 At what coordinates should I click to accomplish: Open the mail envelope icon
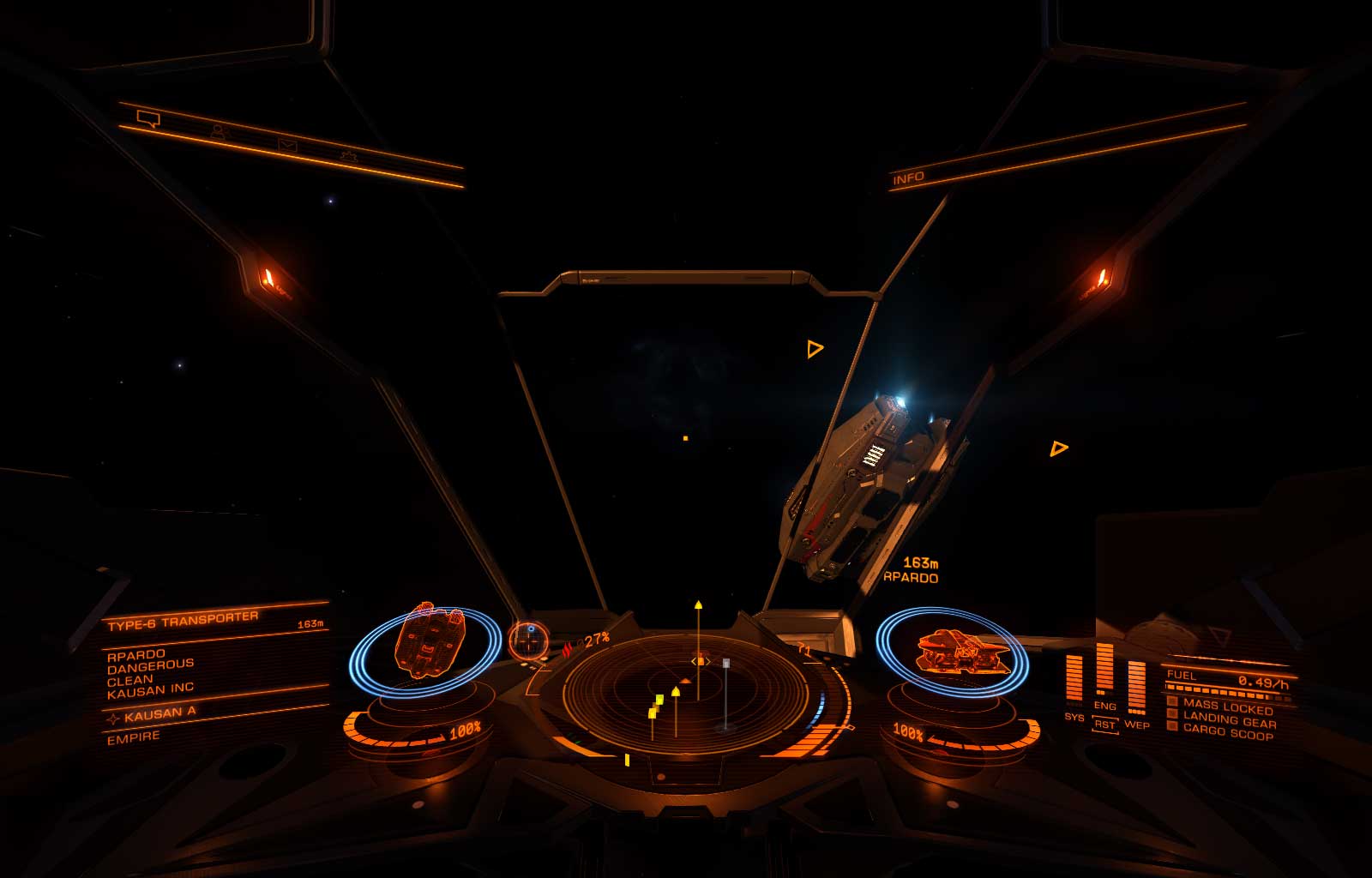(x=289, y=146)
